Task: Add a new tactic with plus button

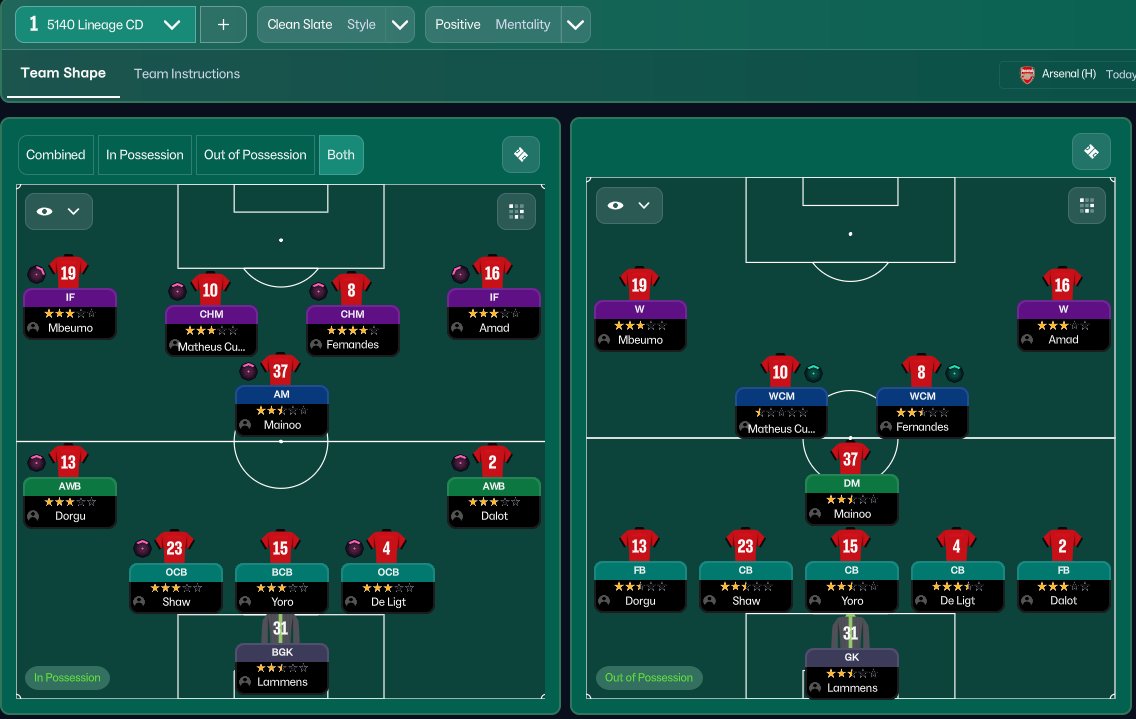Action: 223,25
